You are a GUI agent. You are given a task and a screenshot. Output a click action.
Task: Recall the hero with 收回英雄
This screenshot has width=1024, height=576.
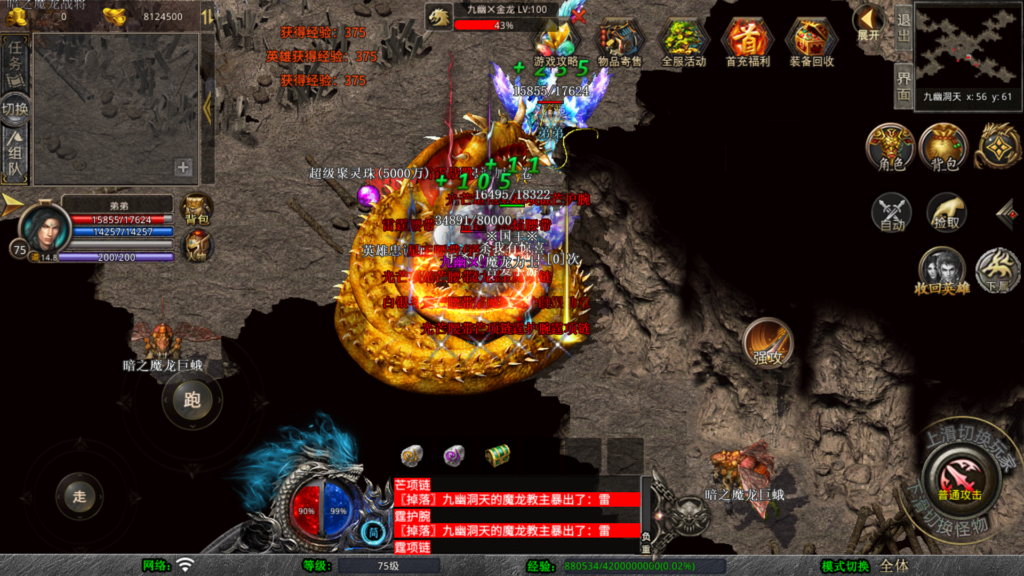click(942, 271)
